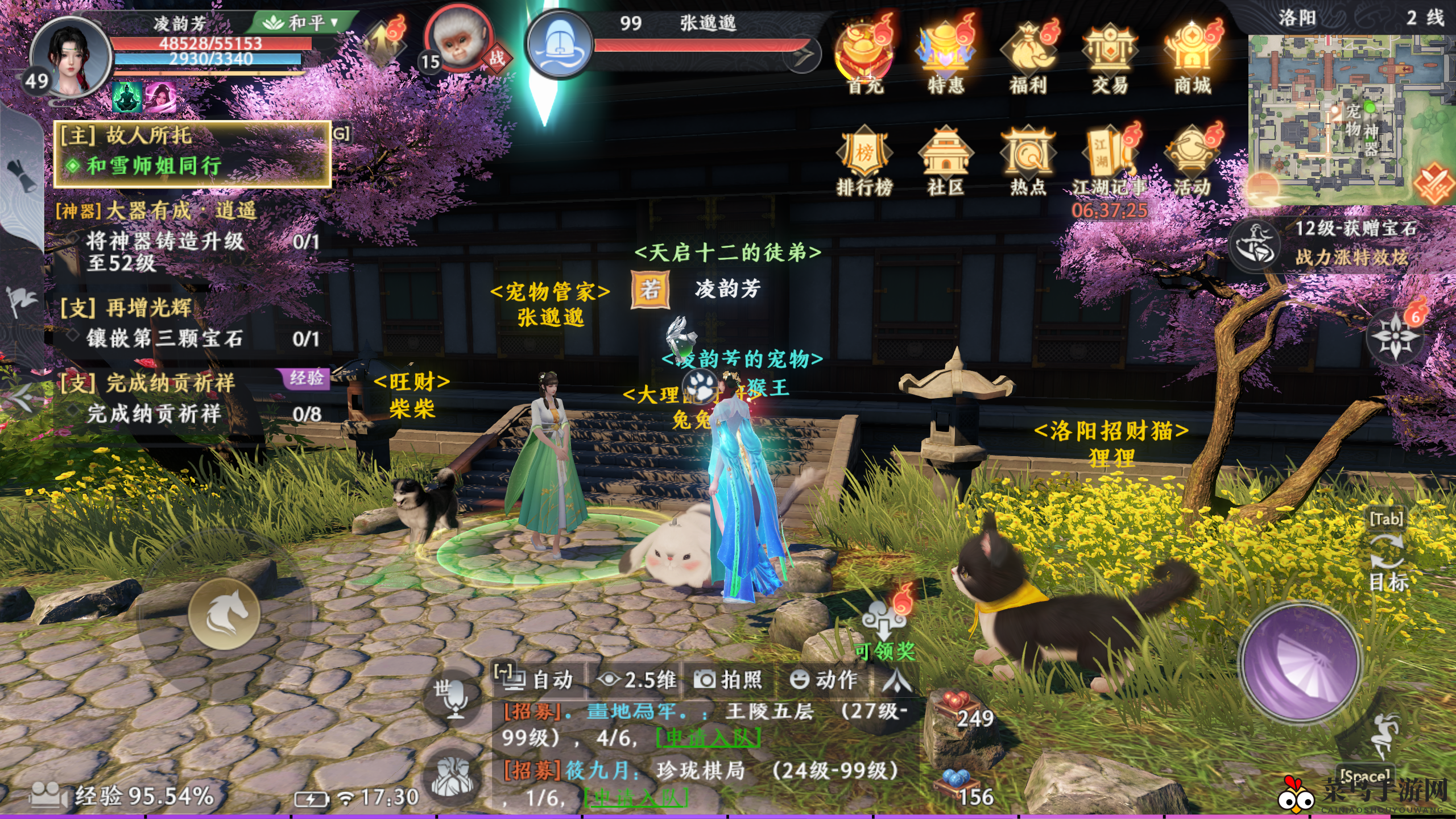This screenshot has width=1456, height=819.
Task: Select the main quest 故人所托 tracker
Action: click(192, 152)
